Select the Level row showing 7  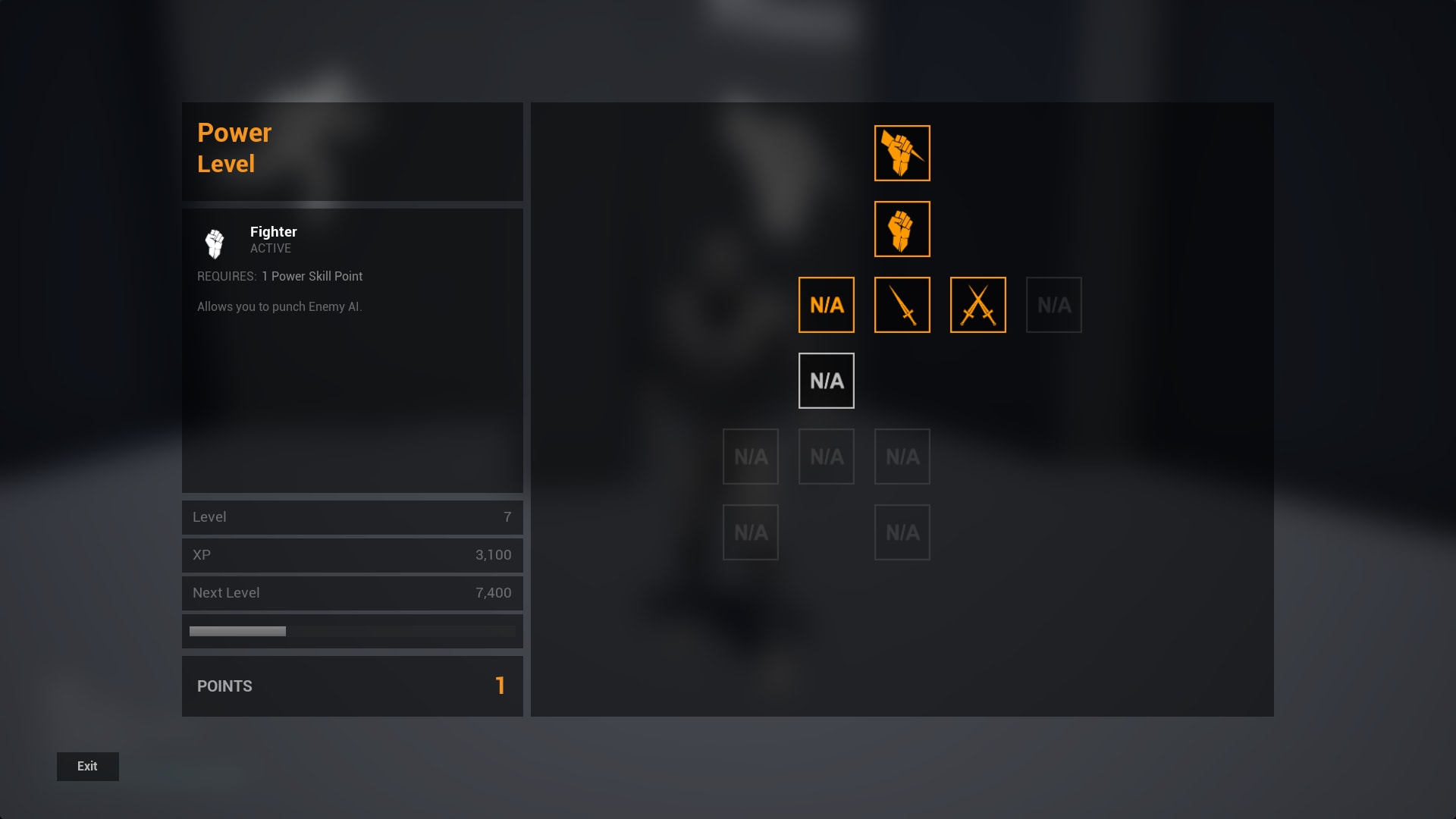pos(352,517)
